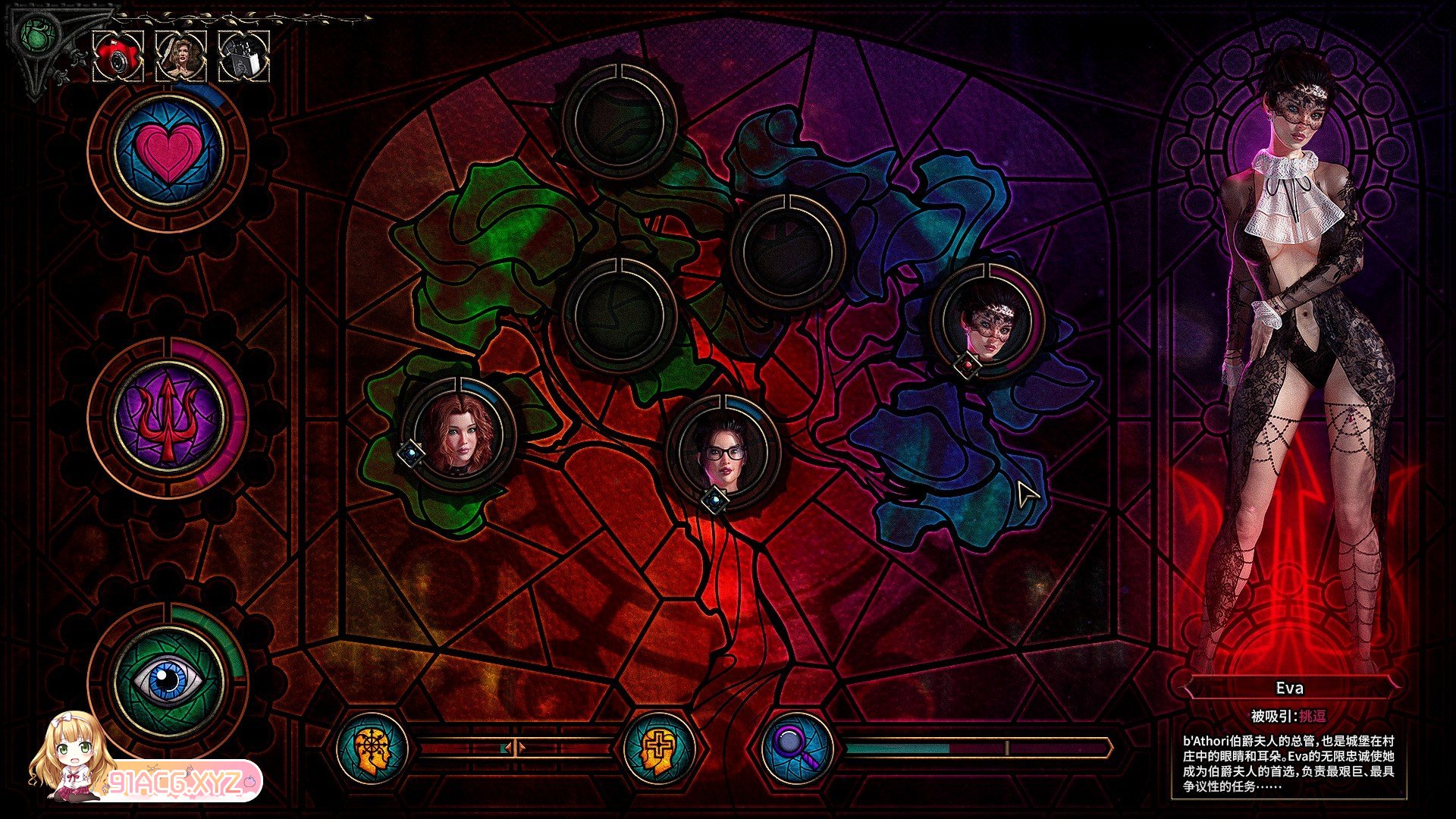
Task: Click the chaos wheel head icon
Action: [x=372, y=748]
